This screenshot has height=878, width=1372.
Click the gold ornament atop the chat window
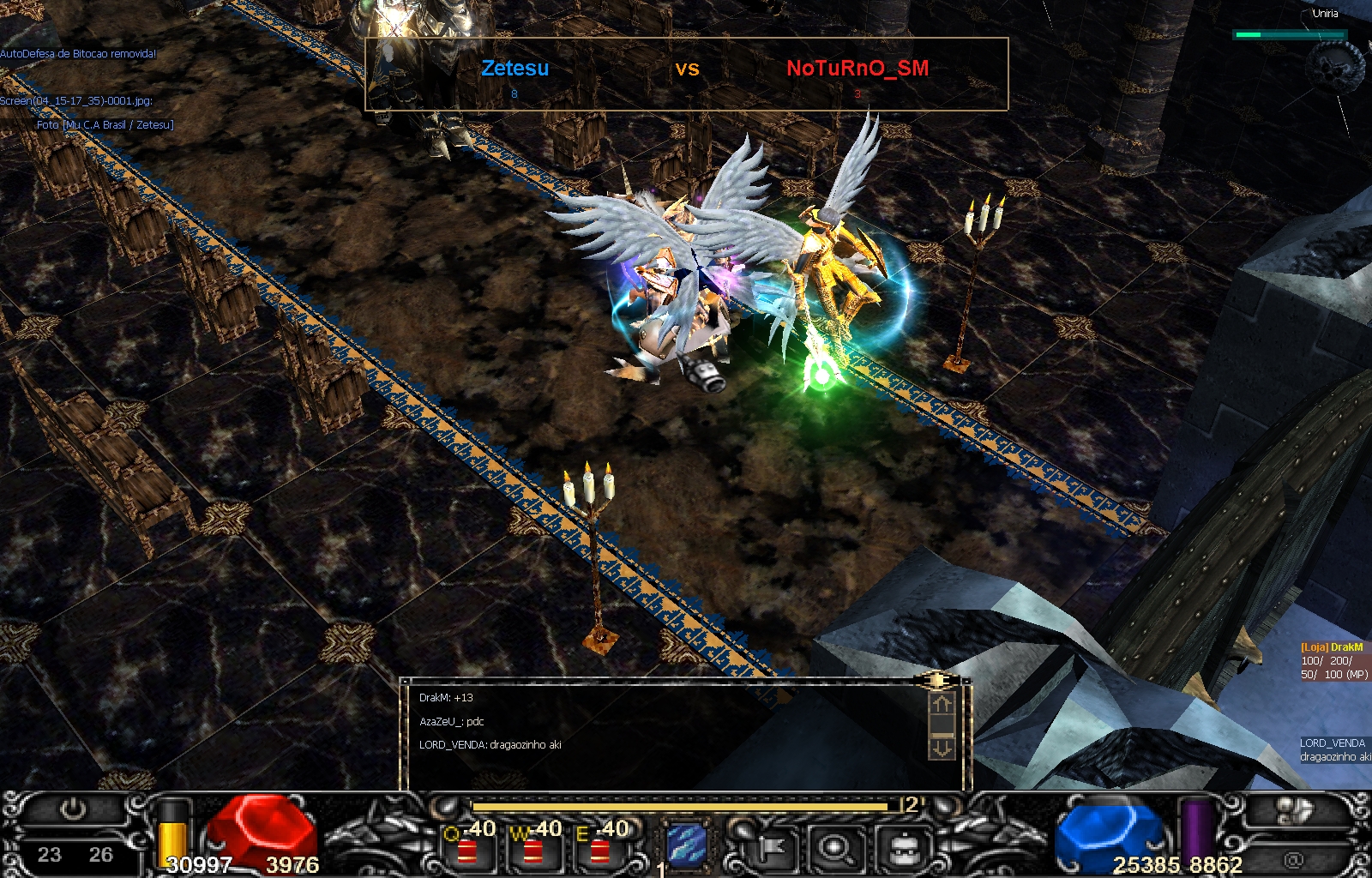pos(937,682)
